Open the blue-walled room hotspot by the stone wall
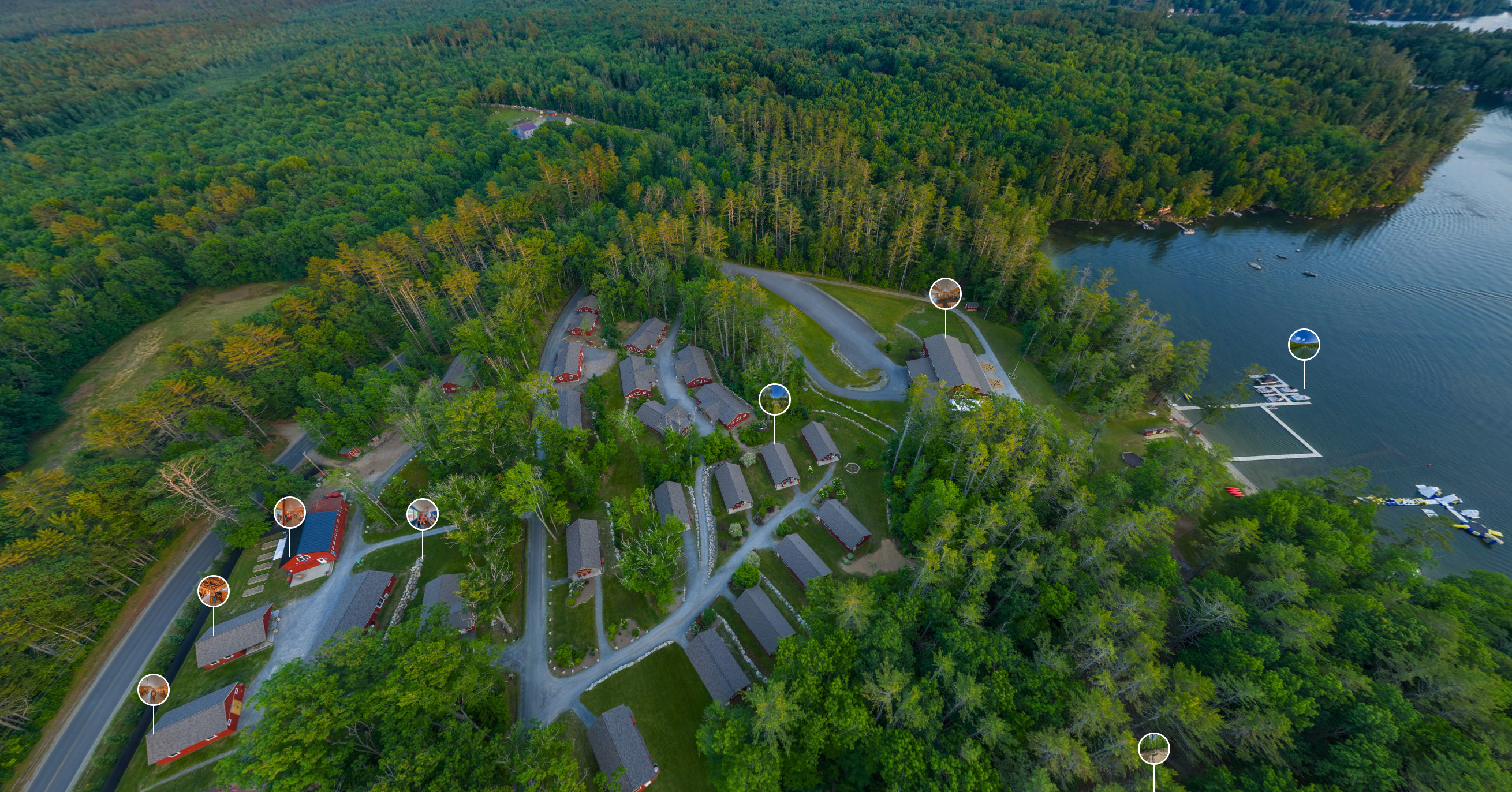1512x792 pixels. point(422,514)
